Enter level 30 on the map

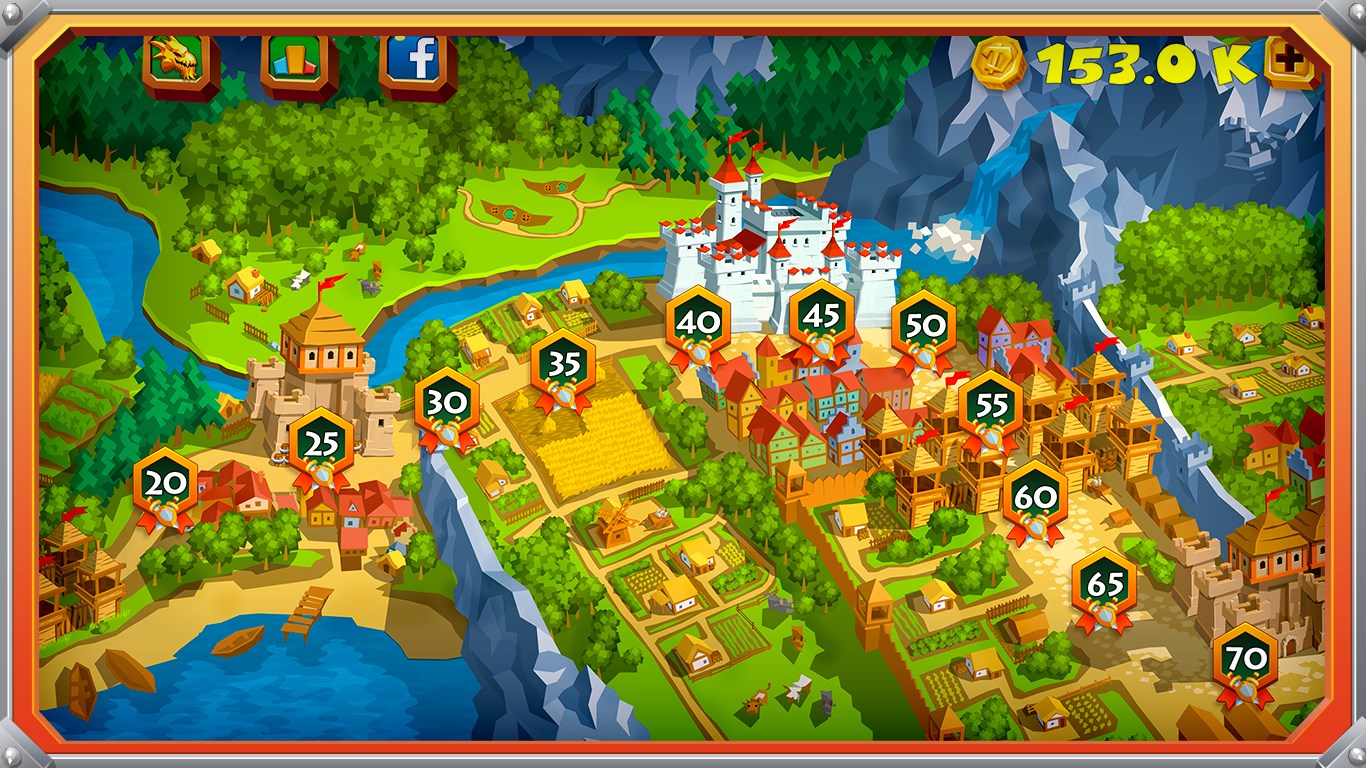click(x=447, y=405)
